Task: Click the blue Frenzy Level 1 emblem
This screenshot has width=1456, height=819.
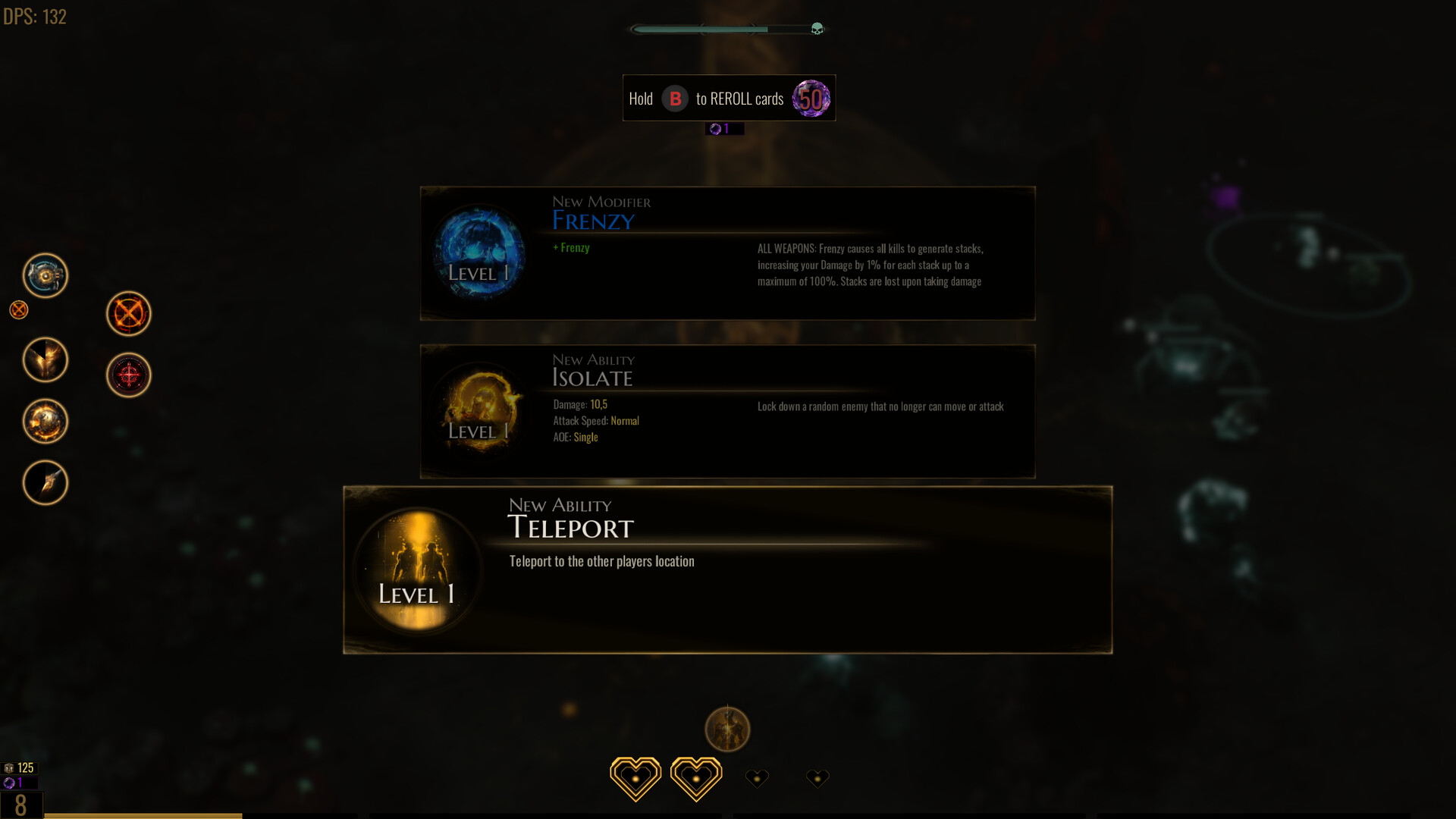Action: point(479,254)
